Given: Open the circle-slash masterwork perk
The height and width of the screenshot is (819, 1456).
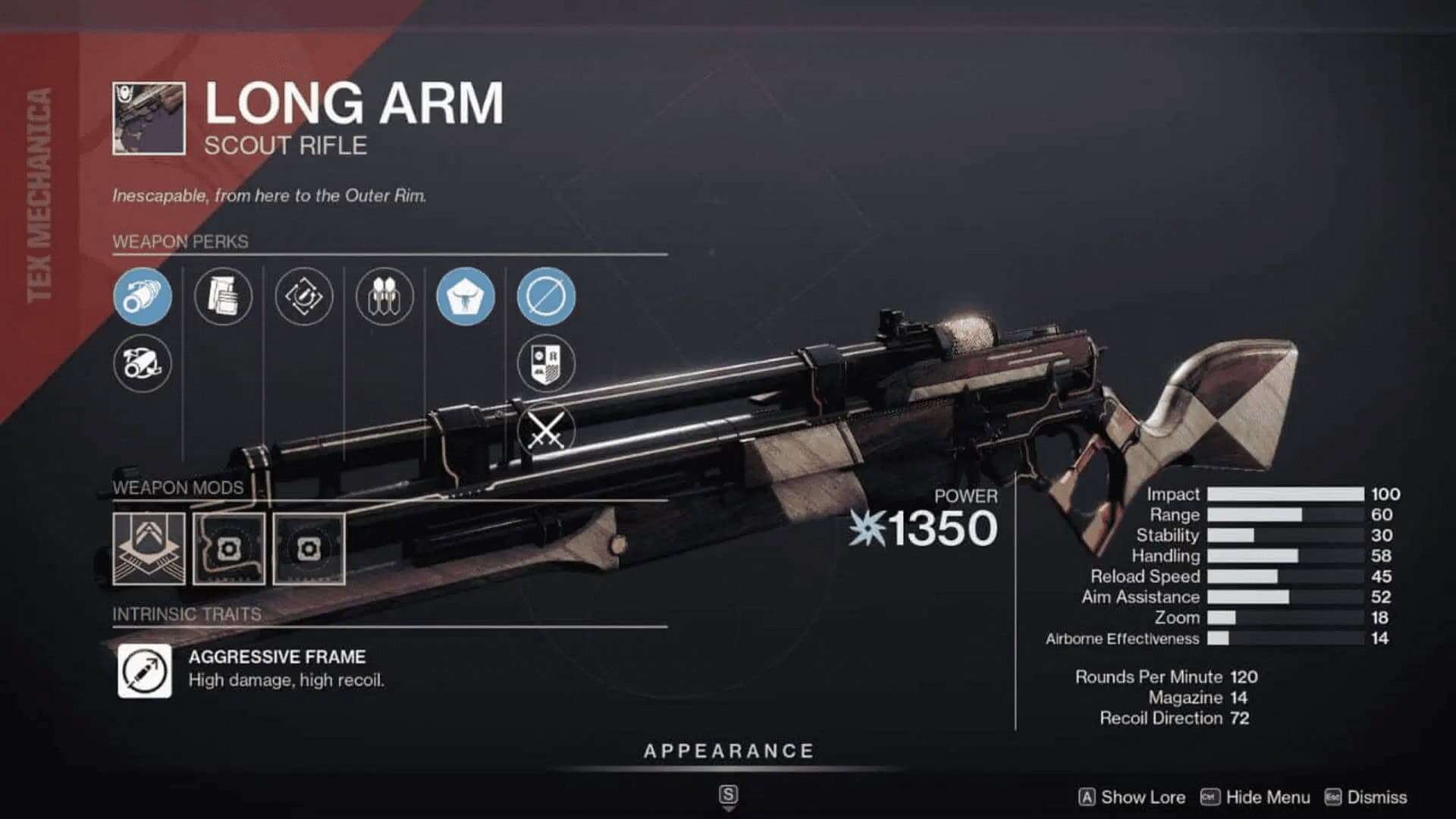Looking at the screenshot, I should coord(544,297).
